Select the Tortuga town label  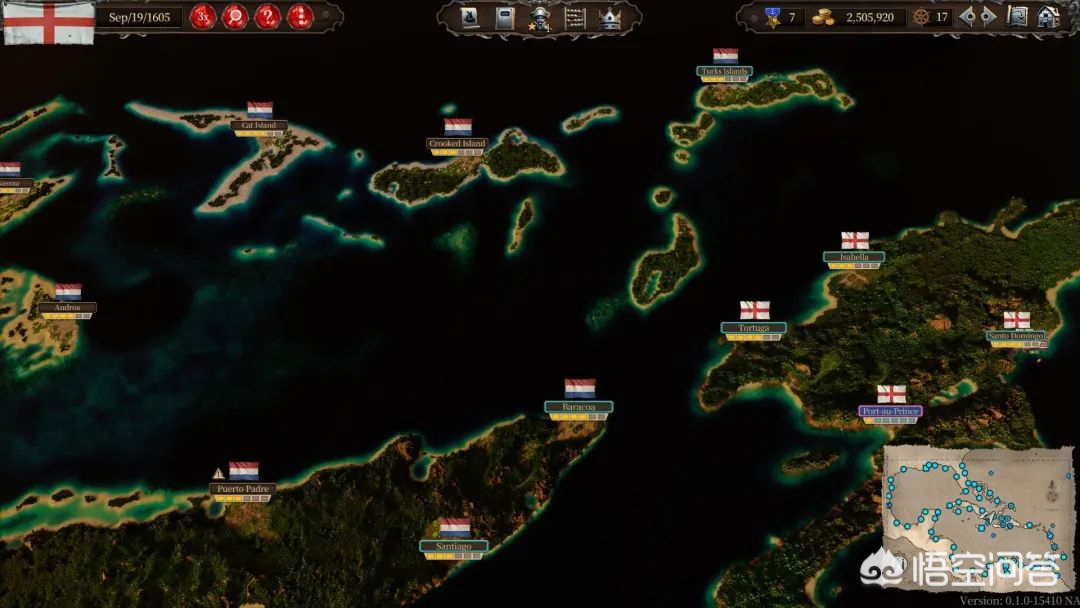point(754,328)
